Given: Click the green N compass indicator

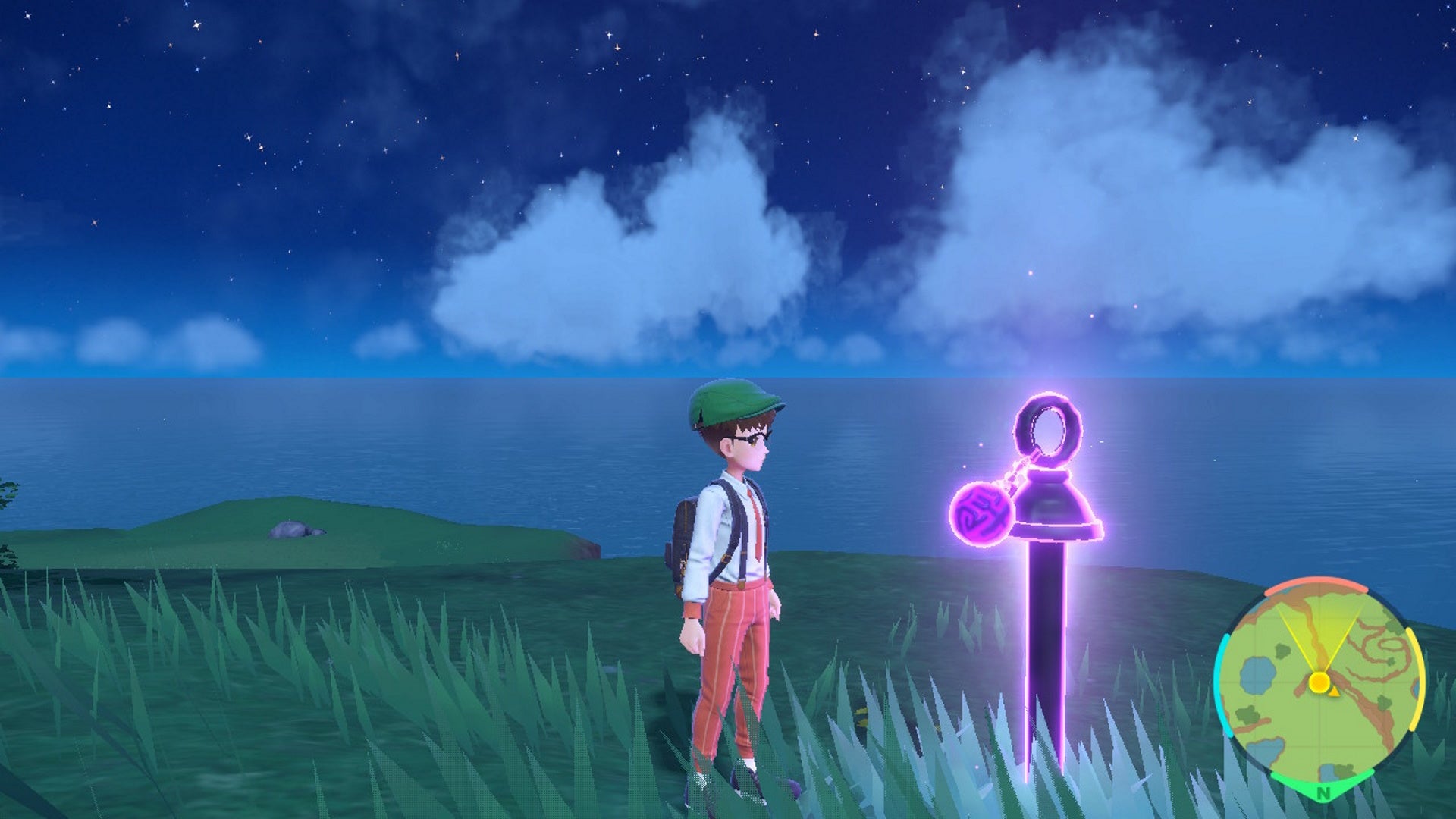Looking at the screenshot, I should (1323, 791).
